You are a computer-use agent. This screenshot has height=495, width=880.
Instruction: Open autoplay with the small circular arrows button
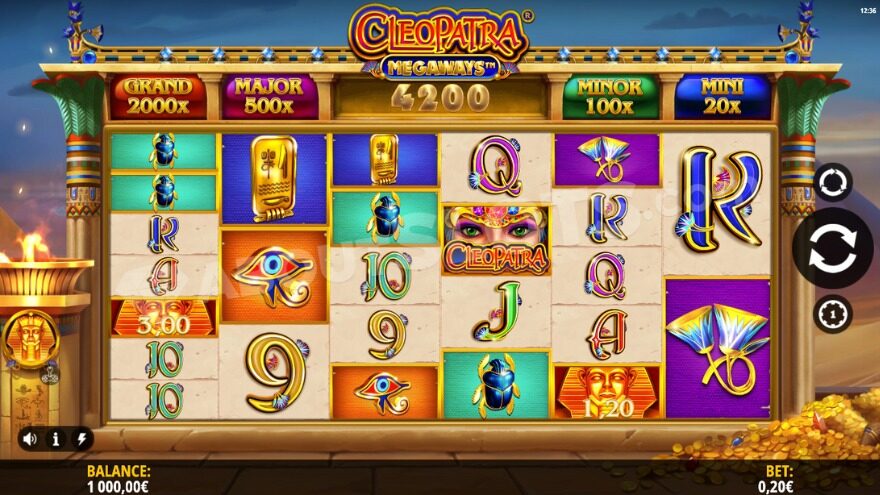(x=832, y=182)
